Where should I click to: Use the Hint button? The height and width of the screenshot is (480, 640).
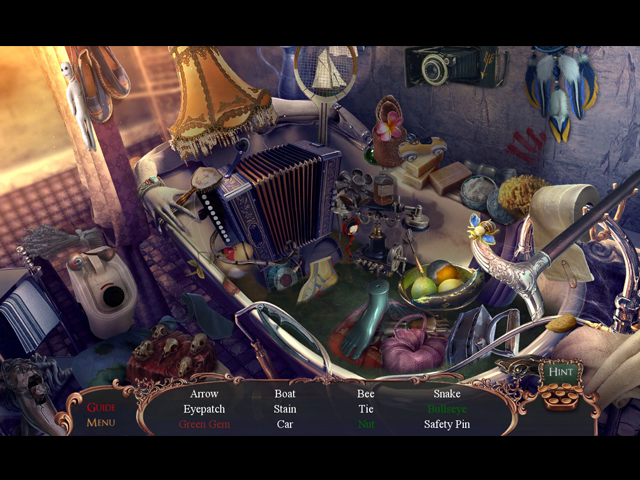[x=558, y=372]
